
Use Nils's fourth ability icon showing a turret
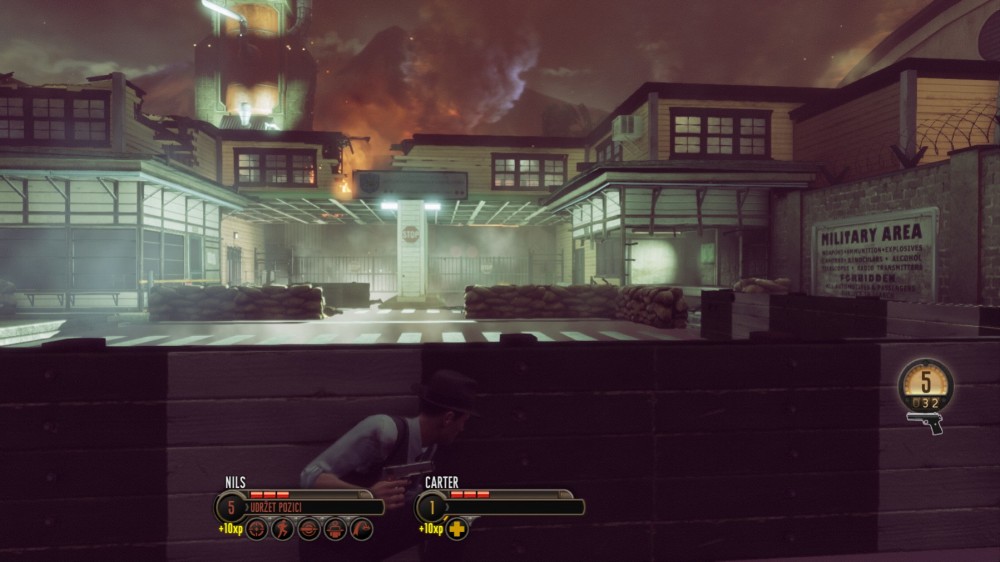(335, 529)
